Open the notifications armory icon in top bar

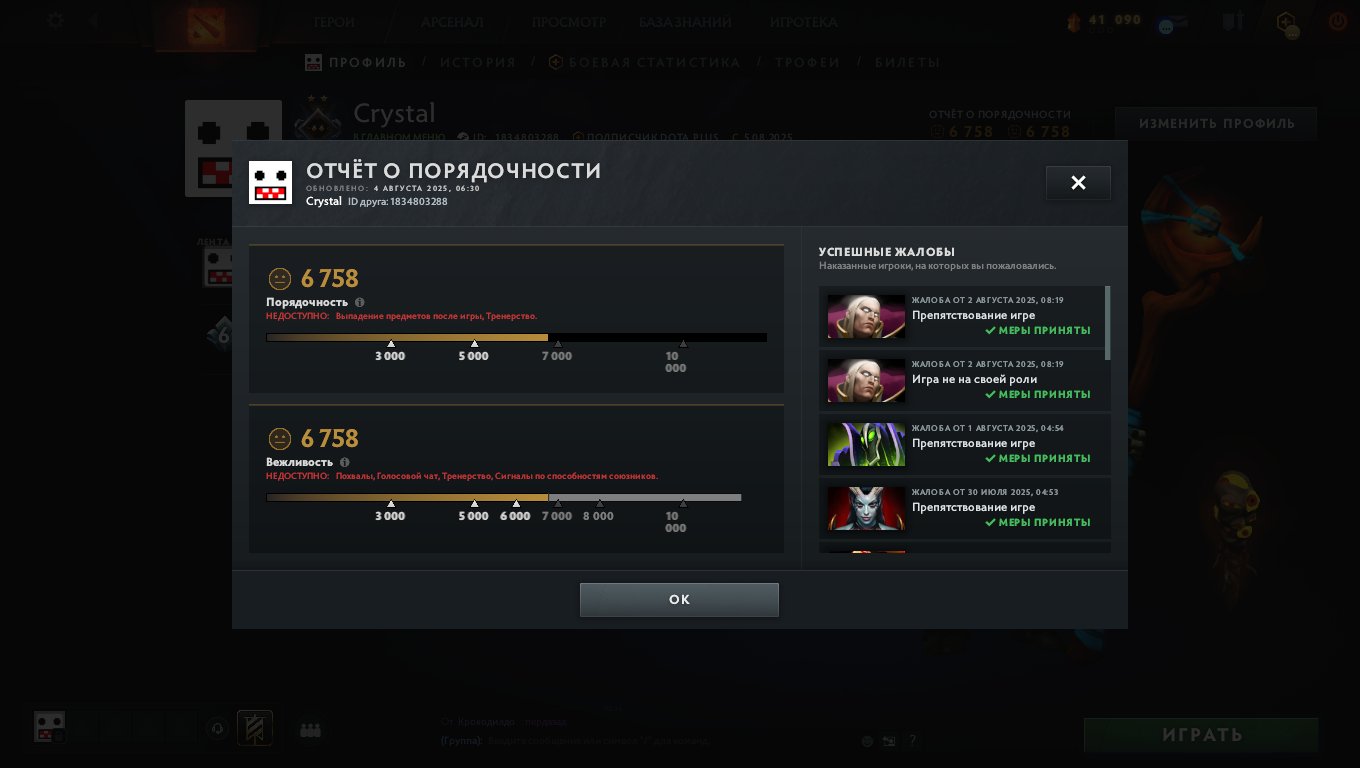click(1231, 21)
